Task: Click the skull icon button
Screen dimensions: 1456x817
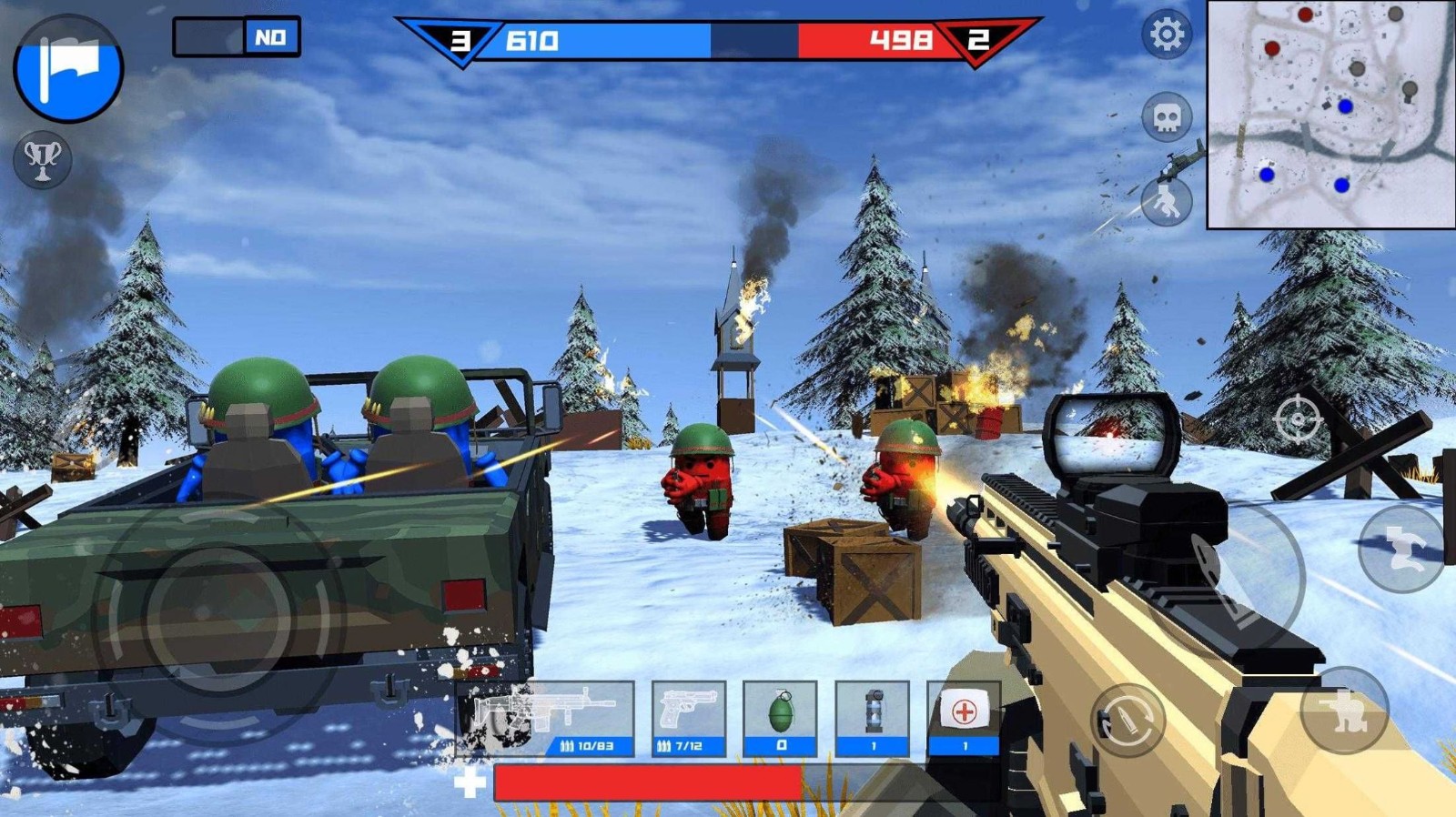Action: pyautogui.click(x=1167, y=116)
